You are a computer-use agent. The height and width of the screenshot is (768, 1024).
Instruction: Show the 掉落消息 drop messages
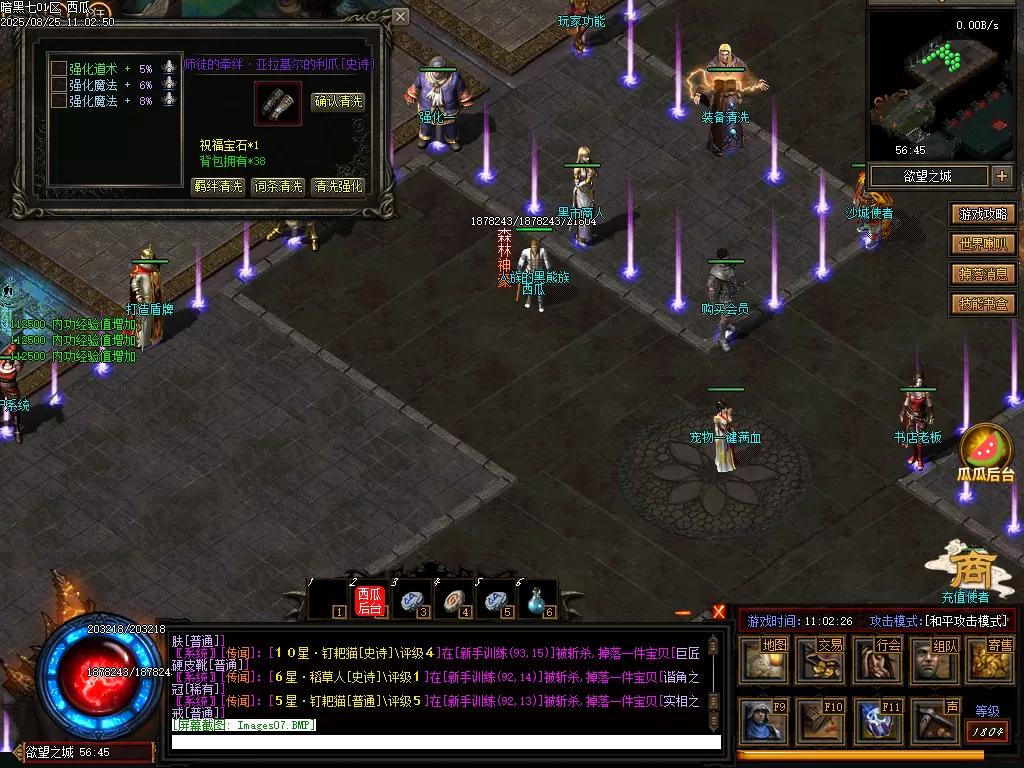pyautogui.click(x=985, y=274)
